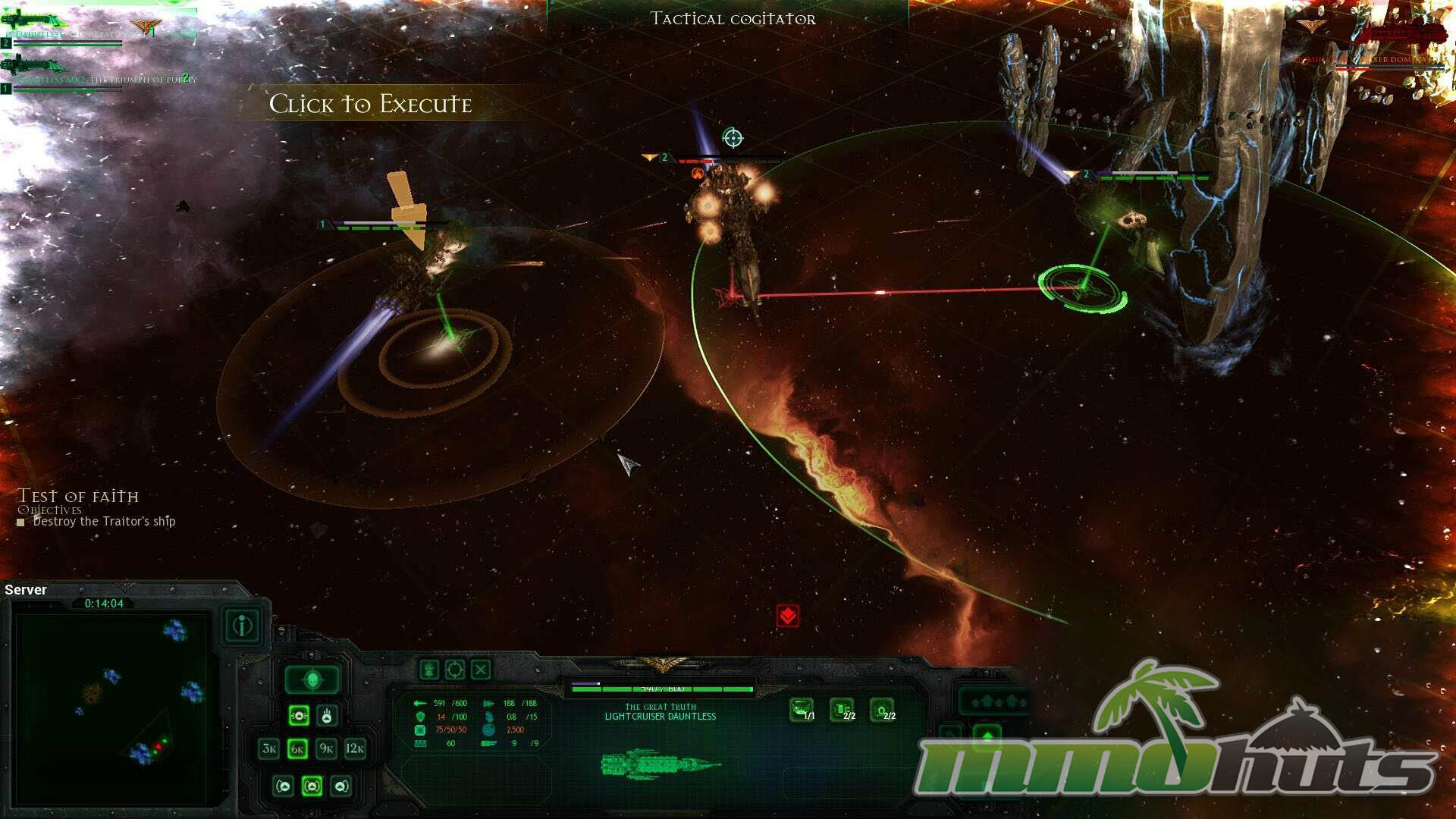Screen dimensions: 1456x819
Task: Click the red chevron alert icon
Action: tap(788, 616)
